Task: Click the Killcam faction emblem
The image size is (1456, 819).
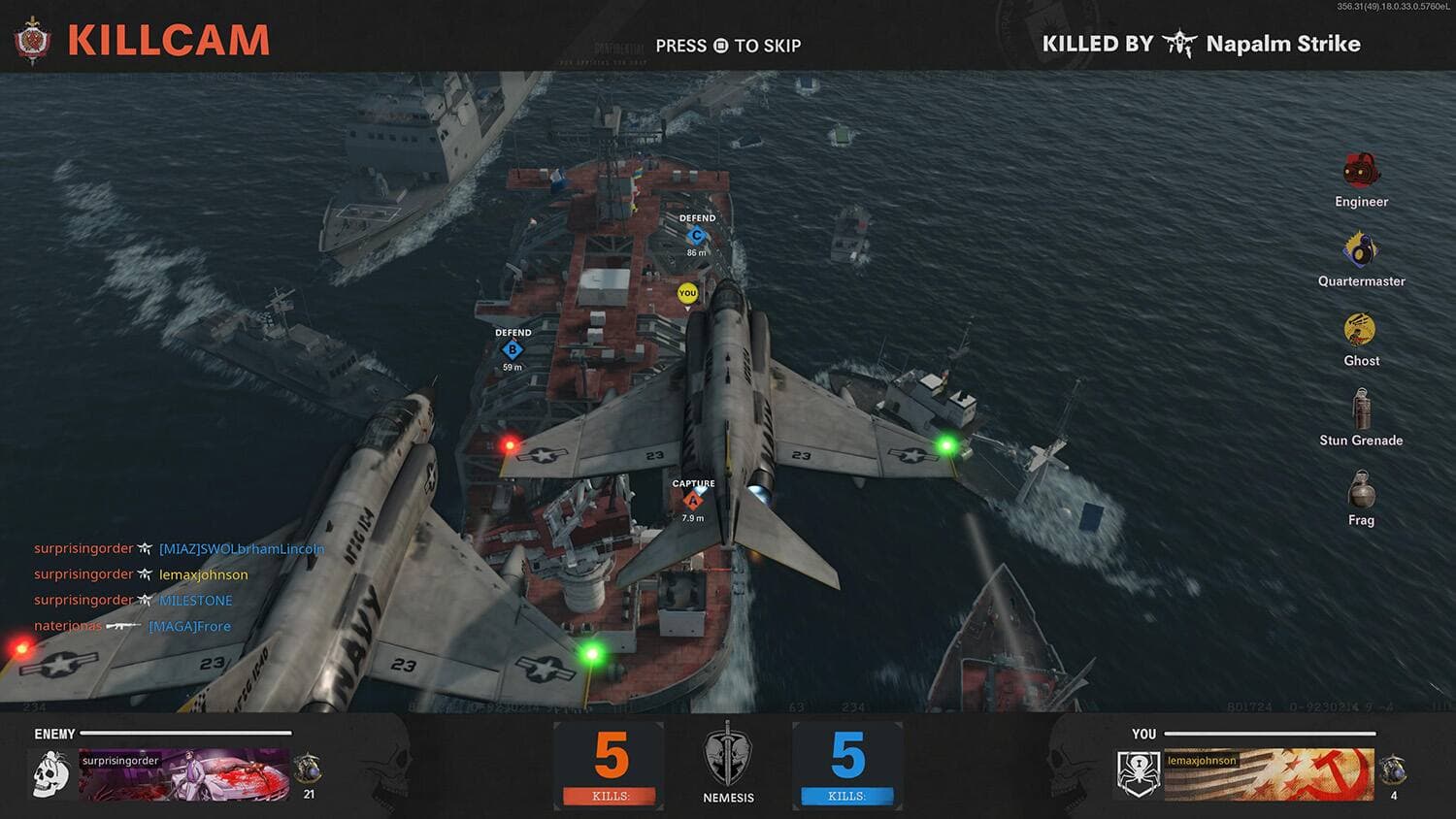Action: (33, 41)
